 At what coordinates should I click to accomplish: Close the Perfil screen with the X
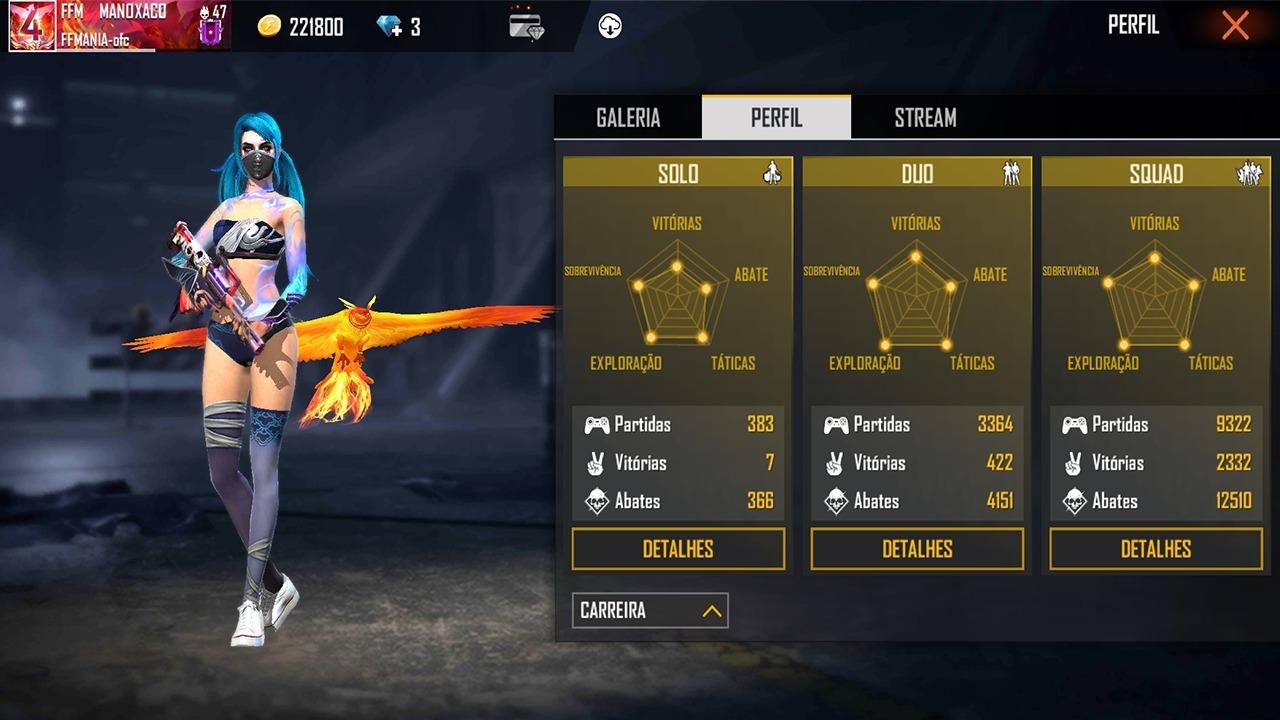1235,26
